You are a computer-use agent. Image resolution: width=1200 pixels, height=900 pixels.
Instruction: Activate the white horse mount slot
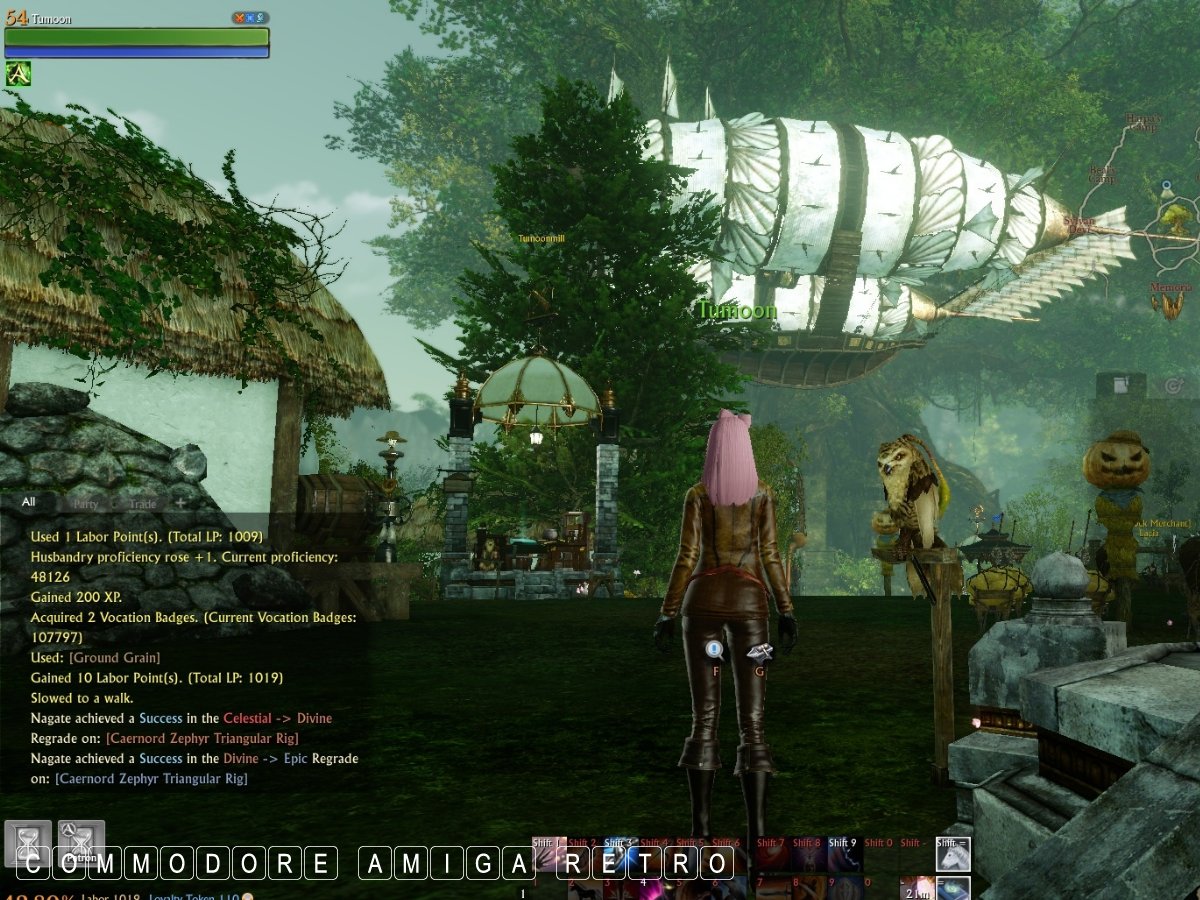click(953, 855)
